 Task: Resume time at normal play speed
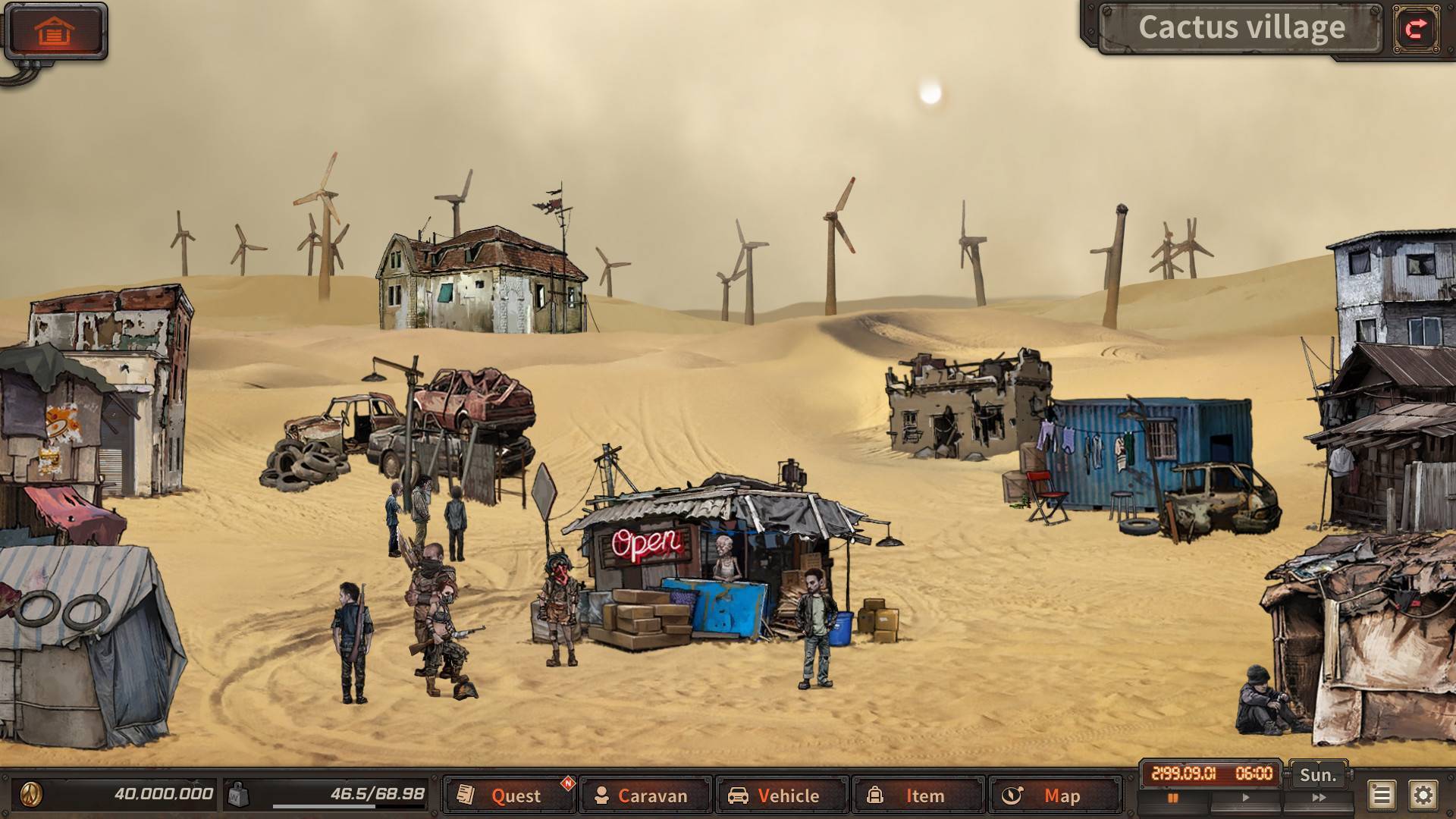coord(1245,798)
